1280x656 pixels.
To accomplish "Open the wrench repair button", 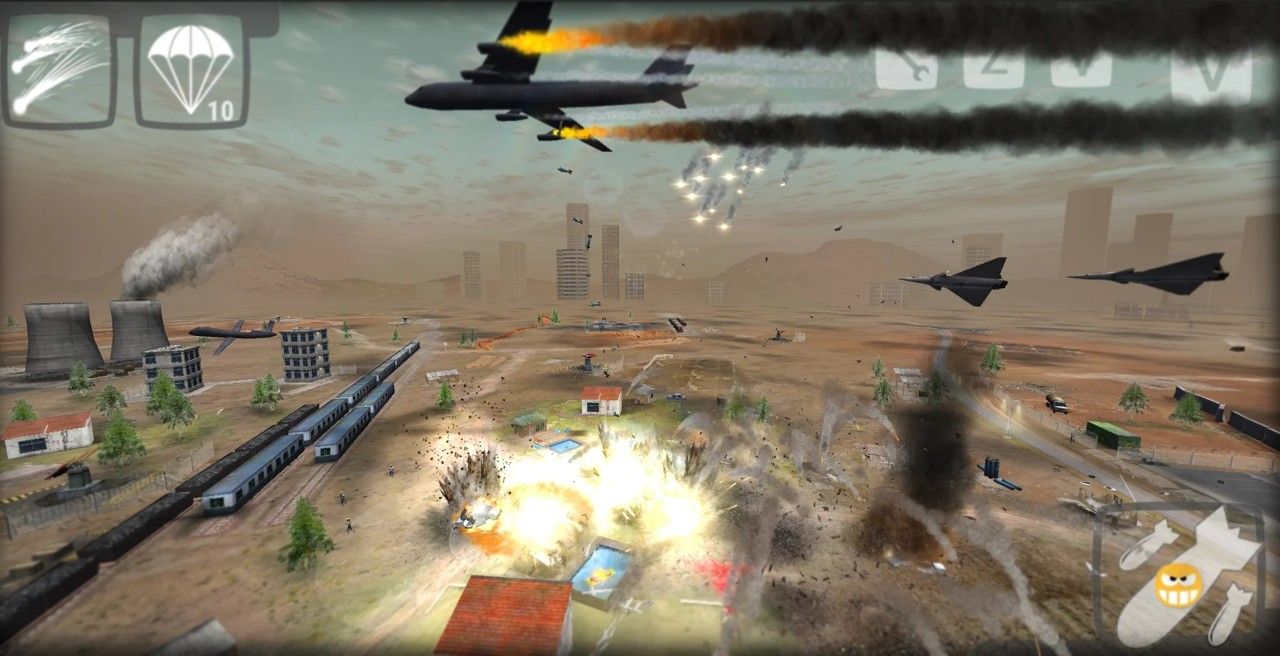I will click(x=905, y=69).
